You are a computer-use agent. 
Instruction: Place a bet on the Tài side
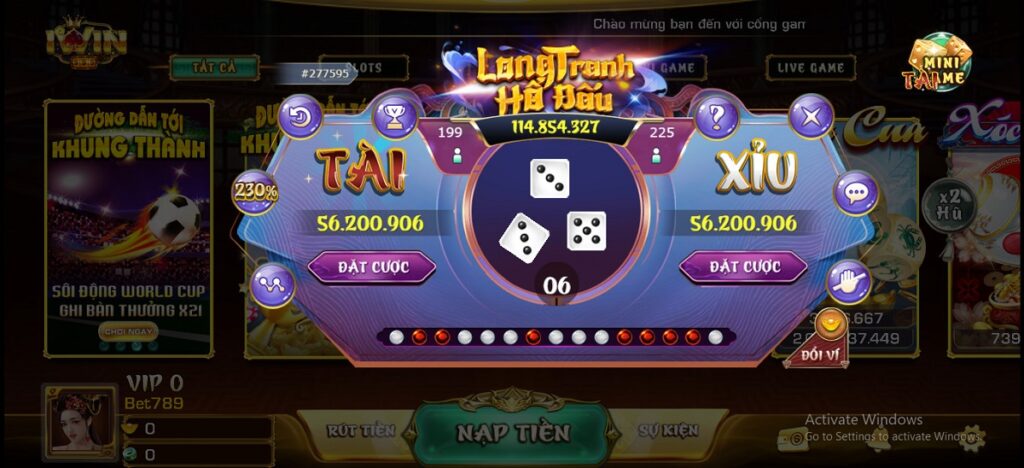point(371,267)
